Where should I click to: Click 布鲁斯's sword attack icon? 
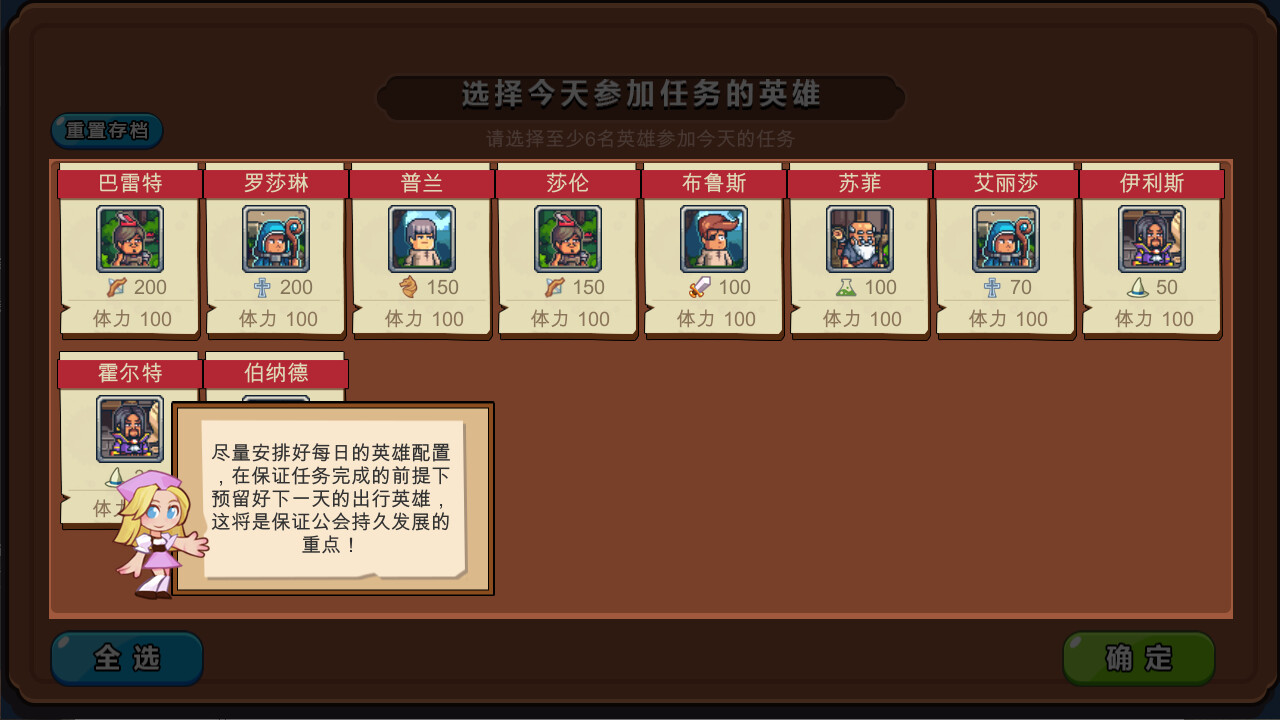697,287
